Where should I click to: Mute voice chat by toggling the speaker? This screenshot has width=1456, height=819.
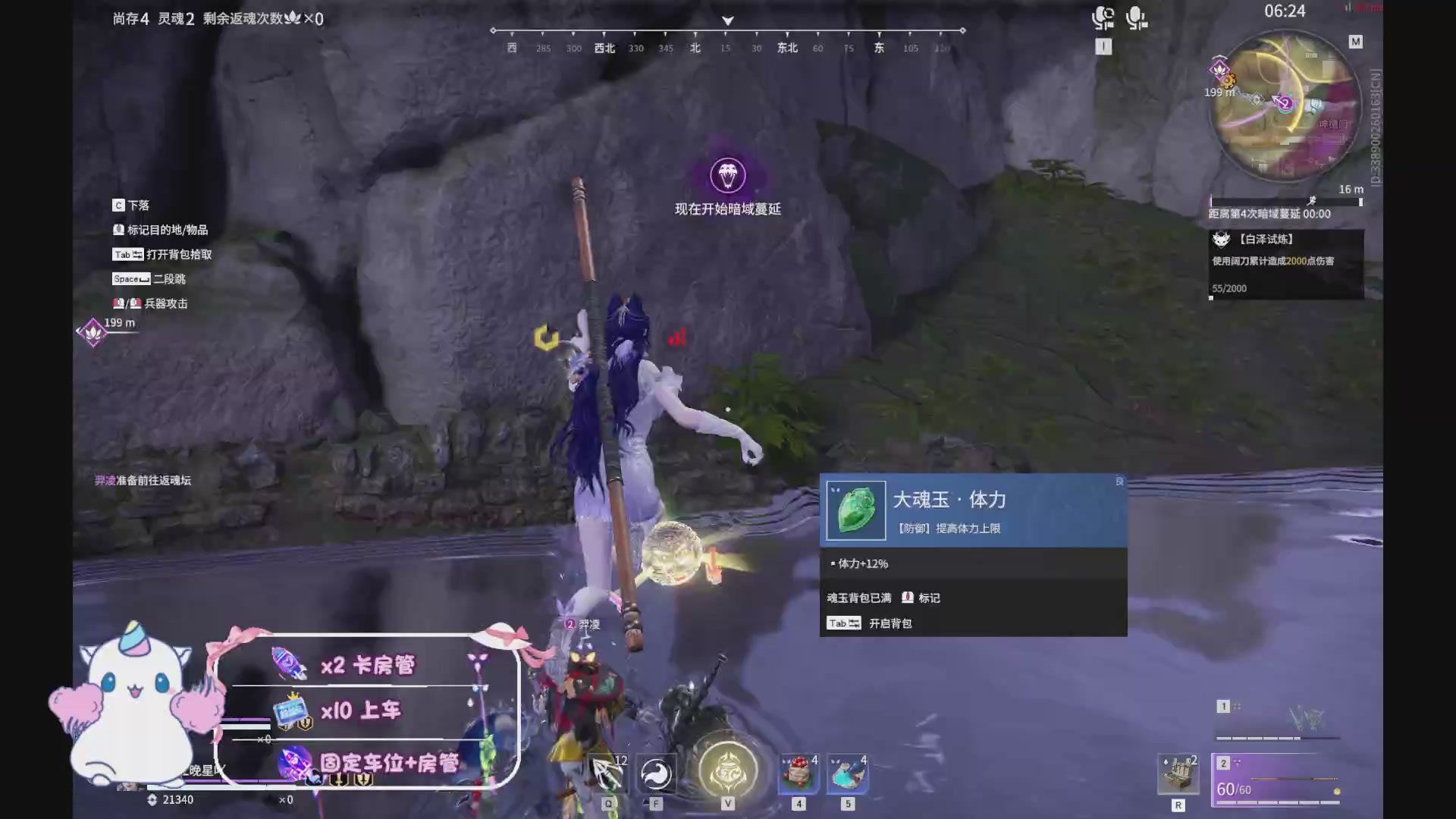point(1104,17)
